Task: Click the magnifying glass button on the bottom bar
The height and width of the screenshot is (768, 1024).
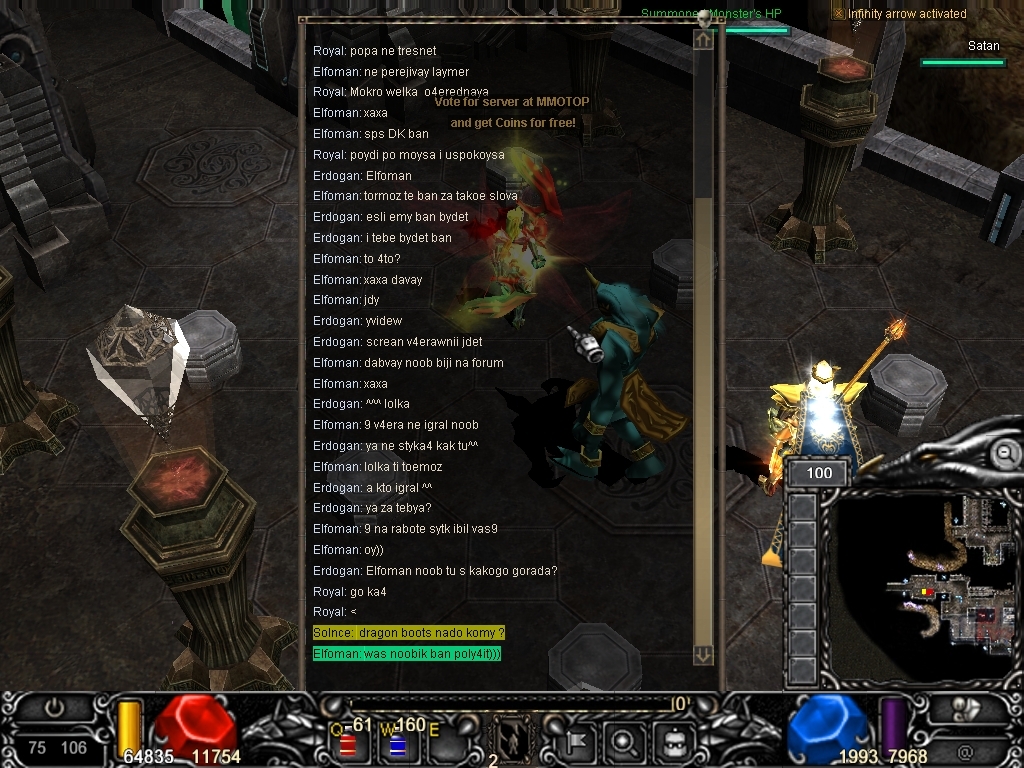Action: click(x=623, y=742)
